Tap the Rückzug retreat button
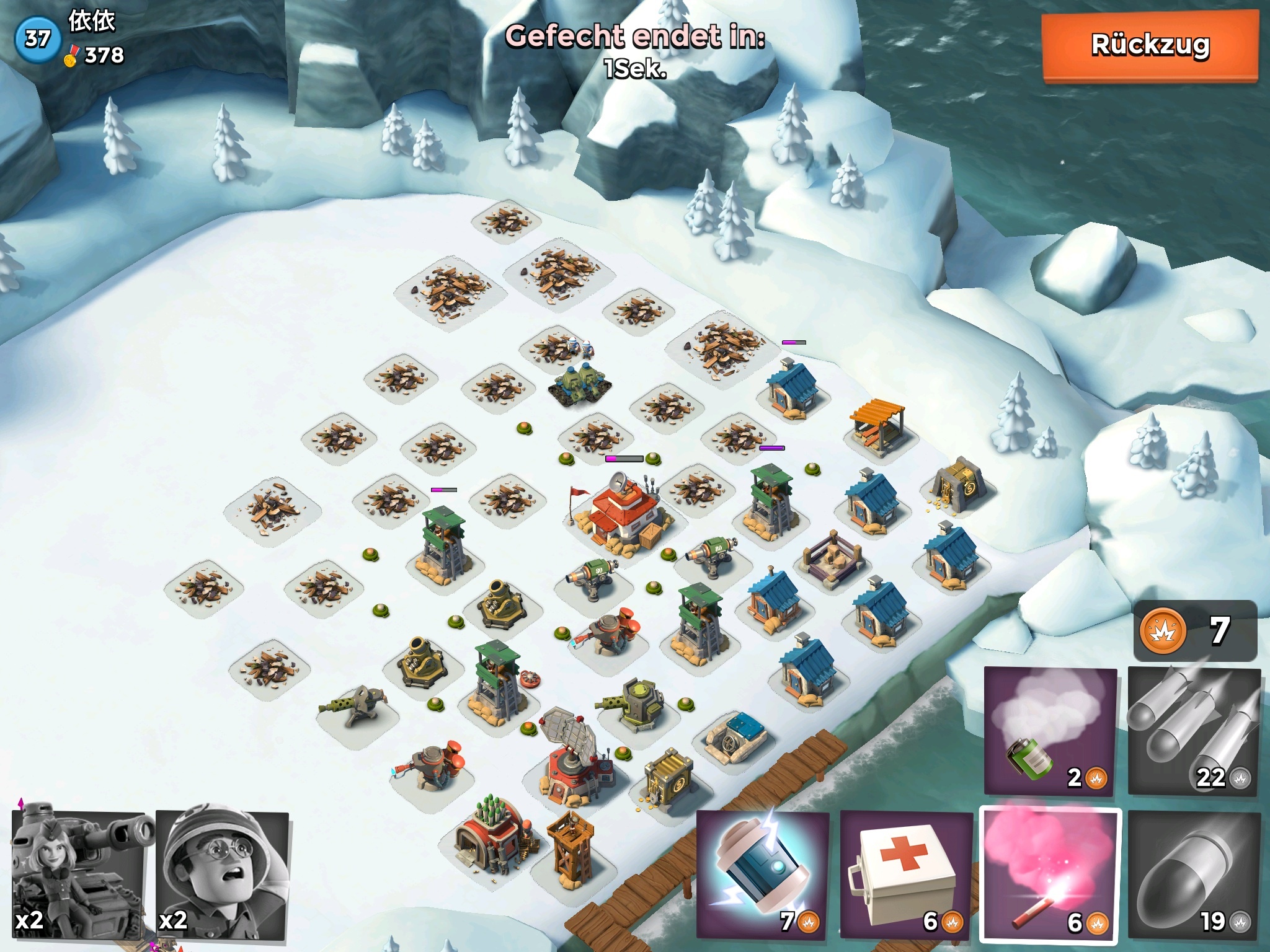The height and width of the screenshot is (952, 1270). coord(1150,46)
